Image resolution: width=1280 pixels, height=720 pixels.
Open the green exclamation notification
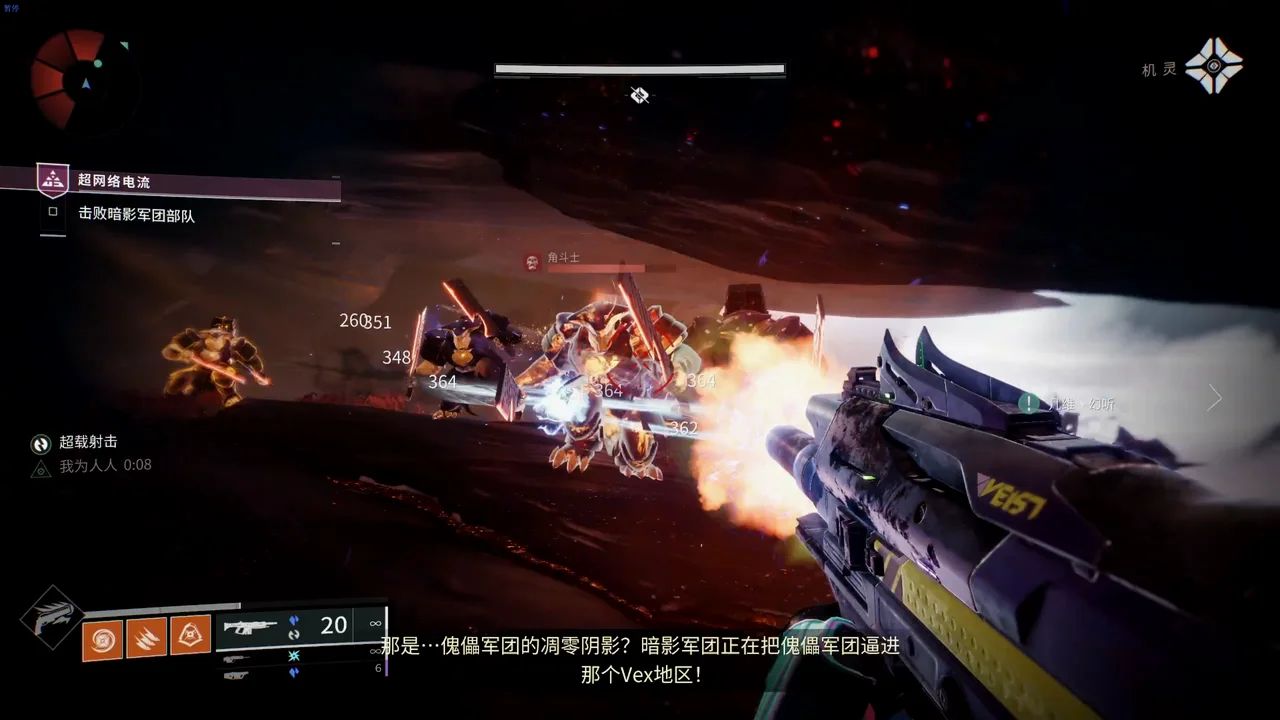[x=1028, y=403]
